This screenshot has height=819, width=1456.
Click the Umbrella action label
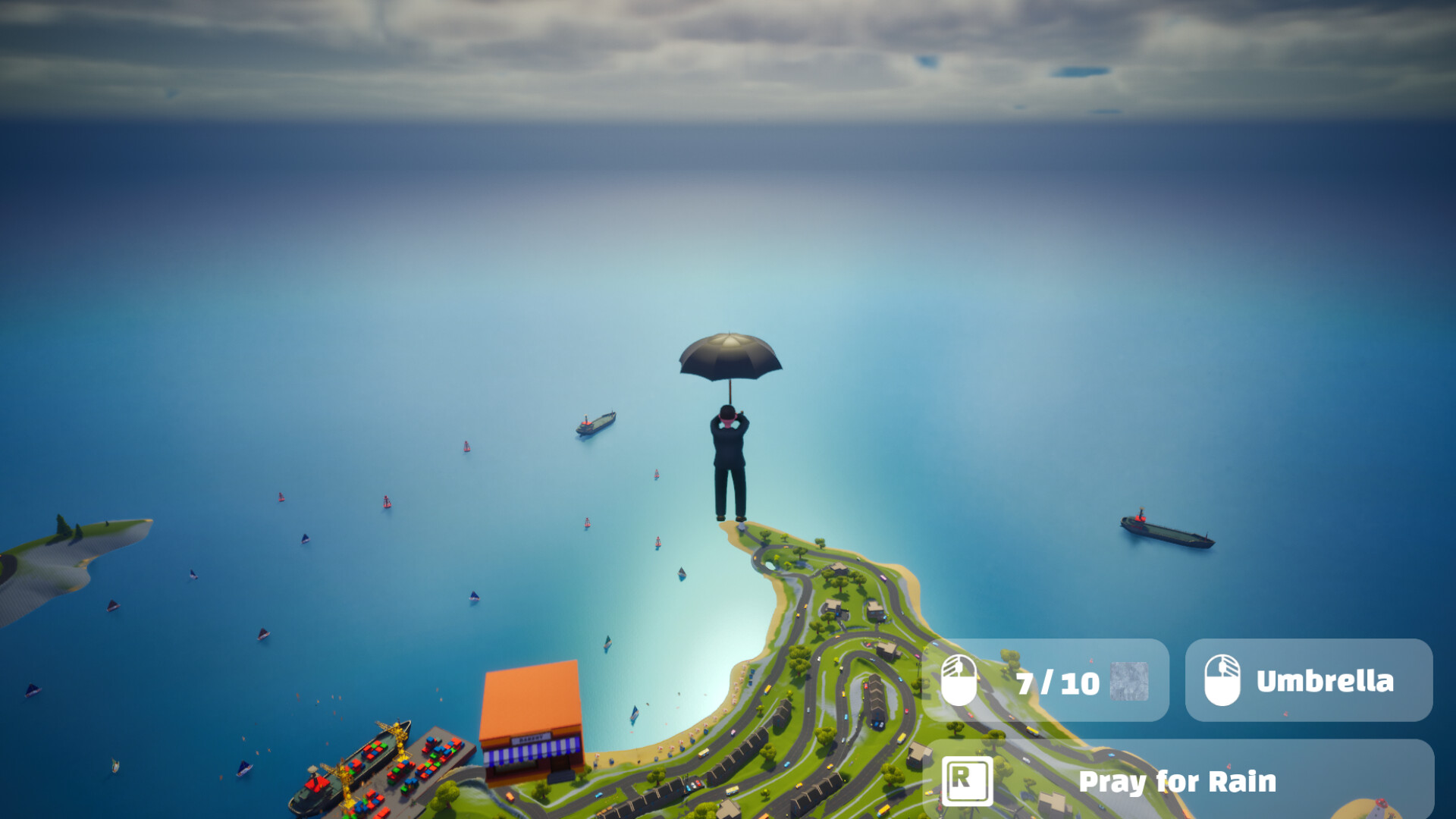tap(1325, 680)
